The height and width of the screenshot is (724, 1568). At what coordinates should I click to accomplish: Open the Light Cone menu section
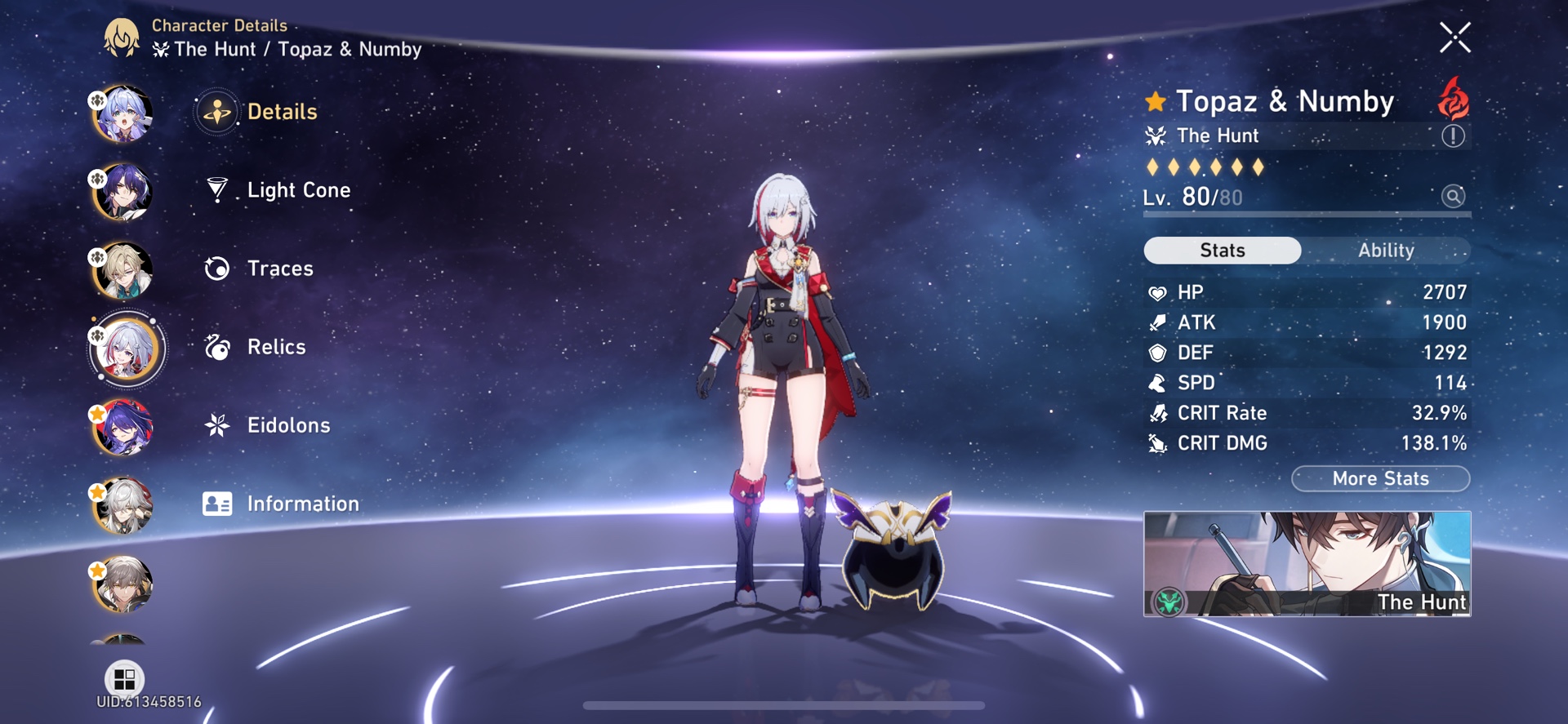pyautogui.click(x=298, y=189)
